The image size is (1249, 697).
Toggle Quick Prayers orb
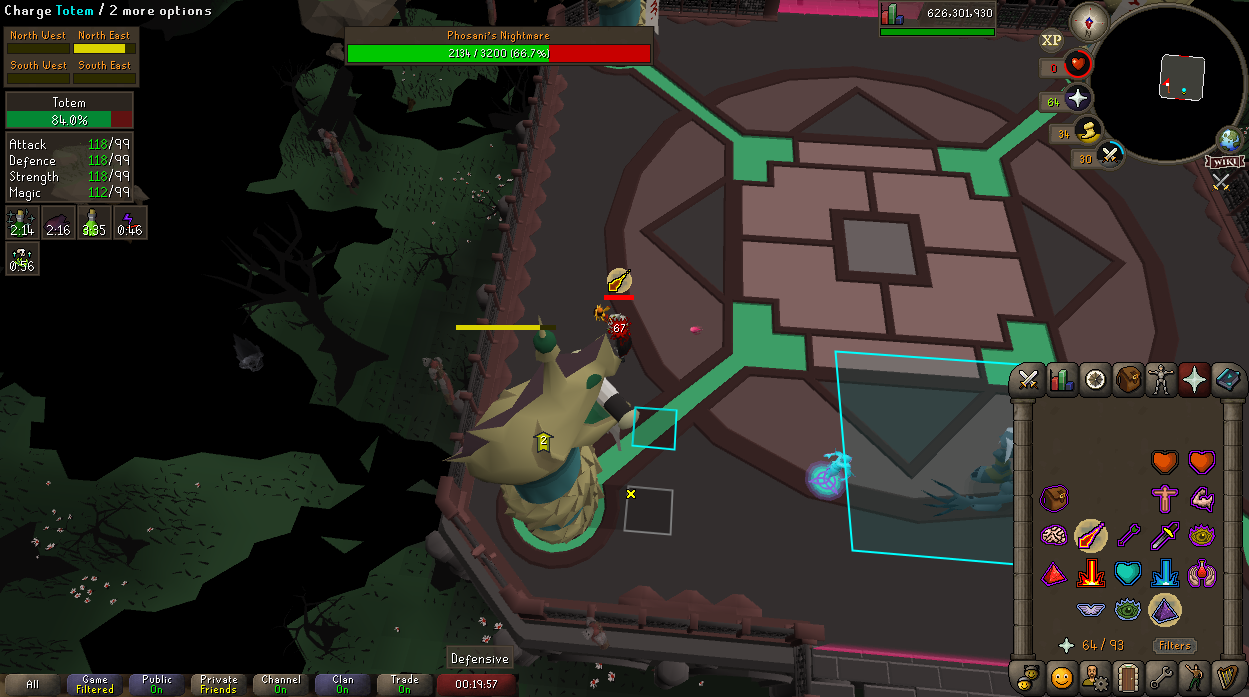click(x=1077, y=99)
